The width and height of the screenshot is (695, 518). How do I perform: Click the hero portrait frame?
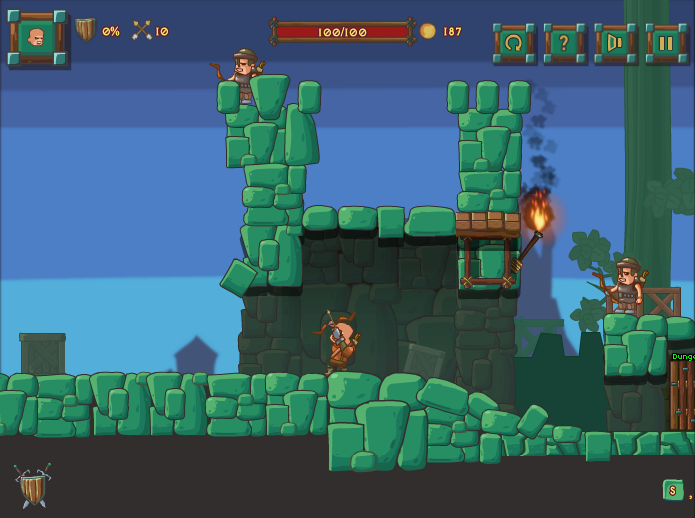(x=37, y=38)
